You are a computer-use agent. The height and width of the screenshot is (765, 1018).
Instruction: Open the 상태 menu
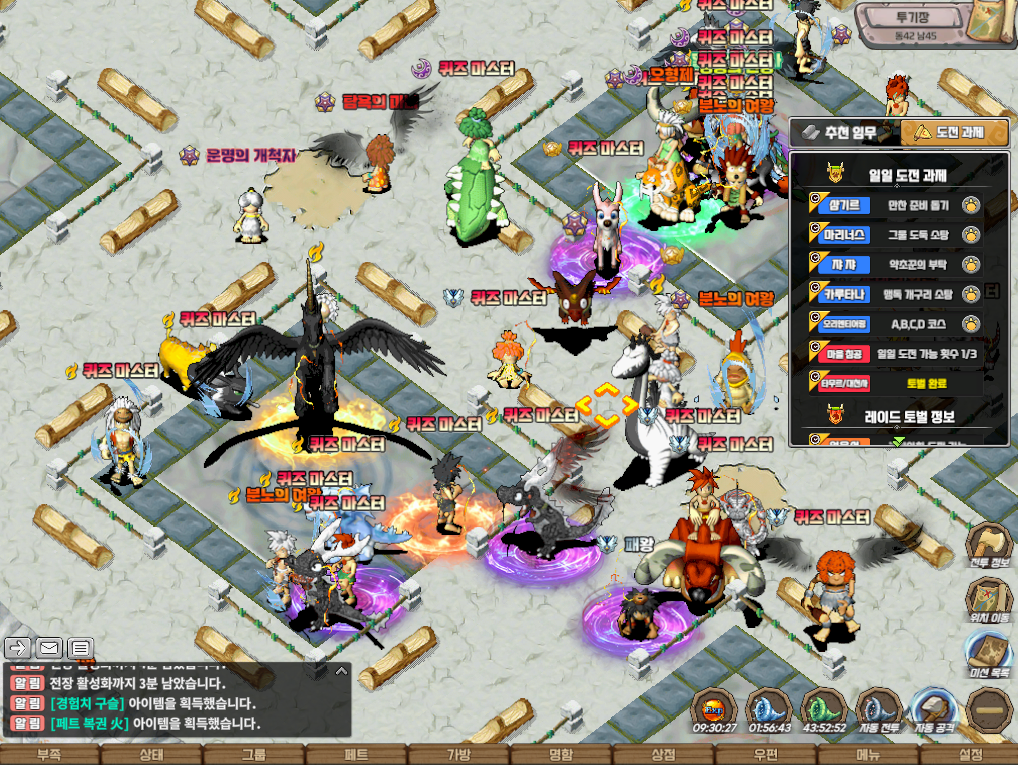tap(152, 755)
